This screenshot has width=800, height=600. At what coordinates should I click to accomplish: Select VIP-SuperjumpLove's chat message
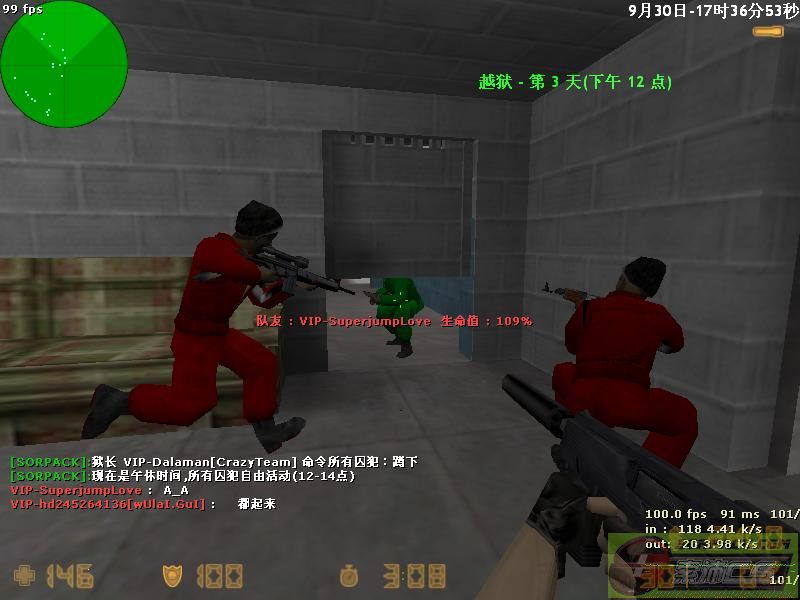[100, 490]
